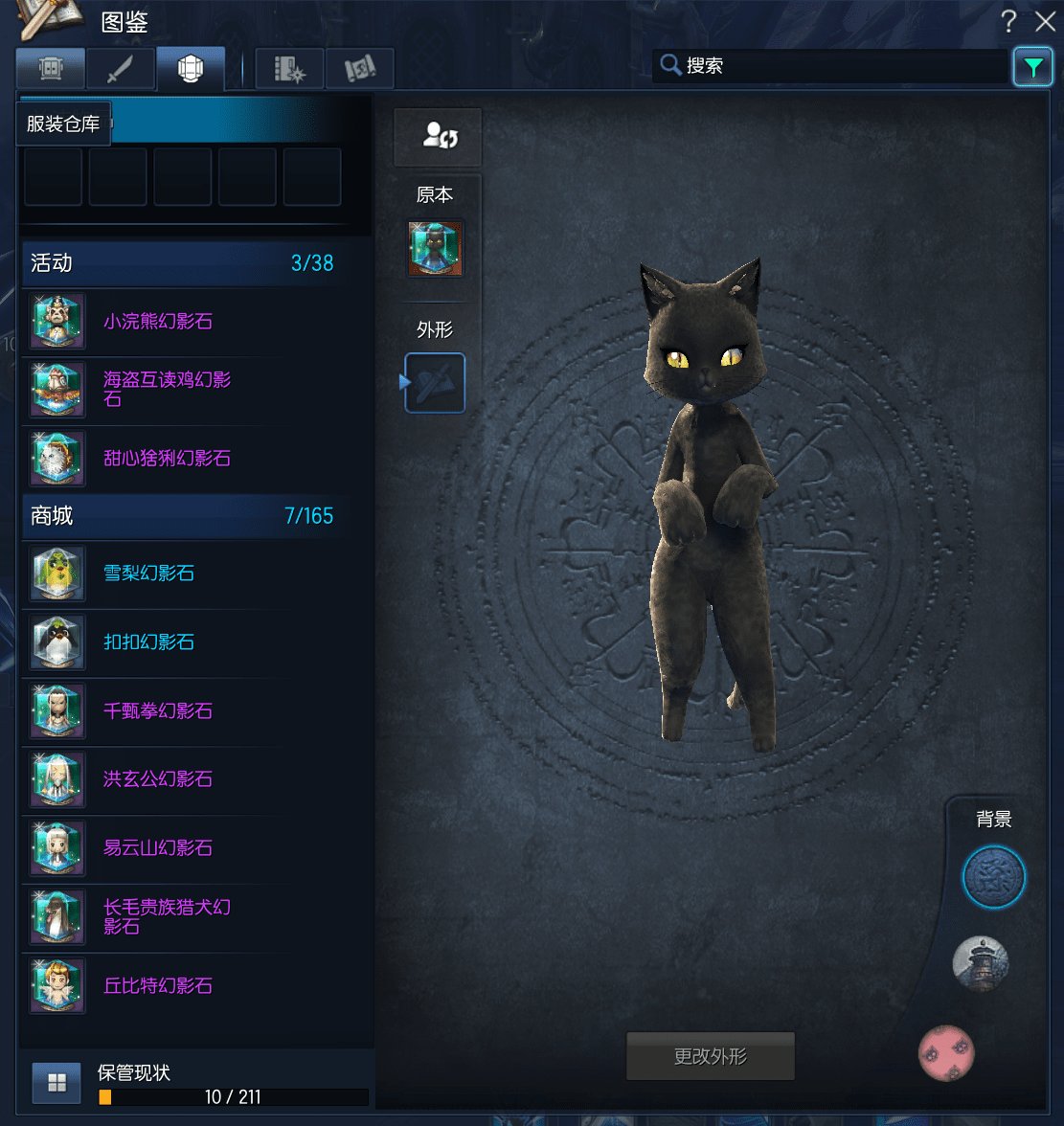Switch to the sword weapon tab

coord(121,69)
